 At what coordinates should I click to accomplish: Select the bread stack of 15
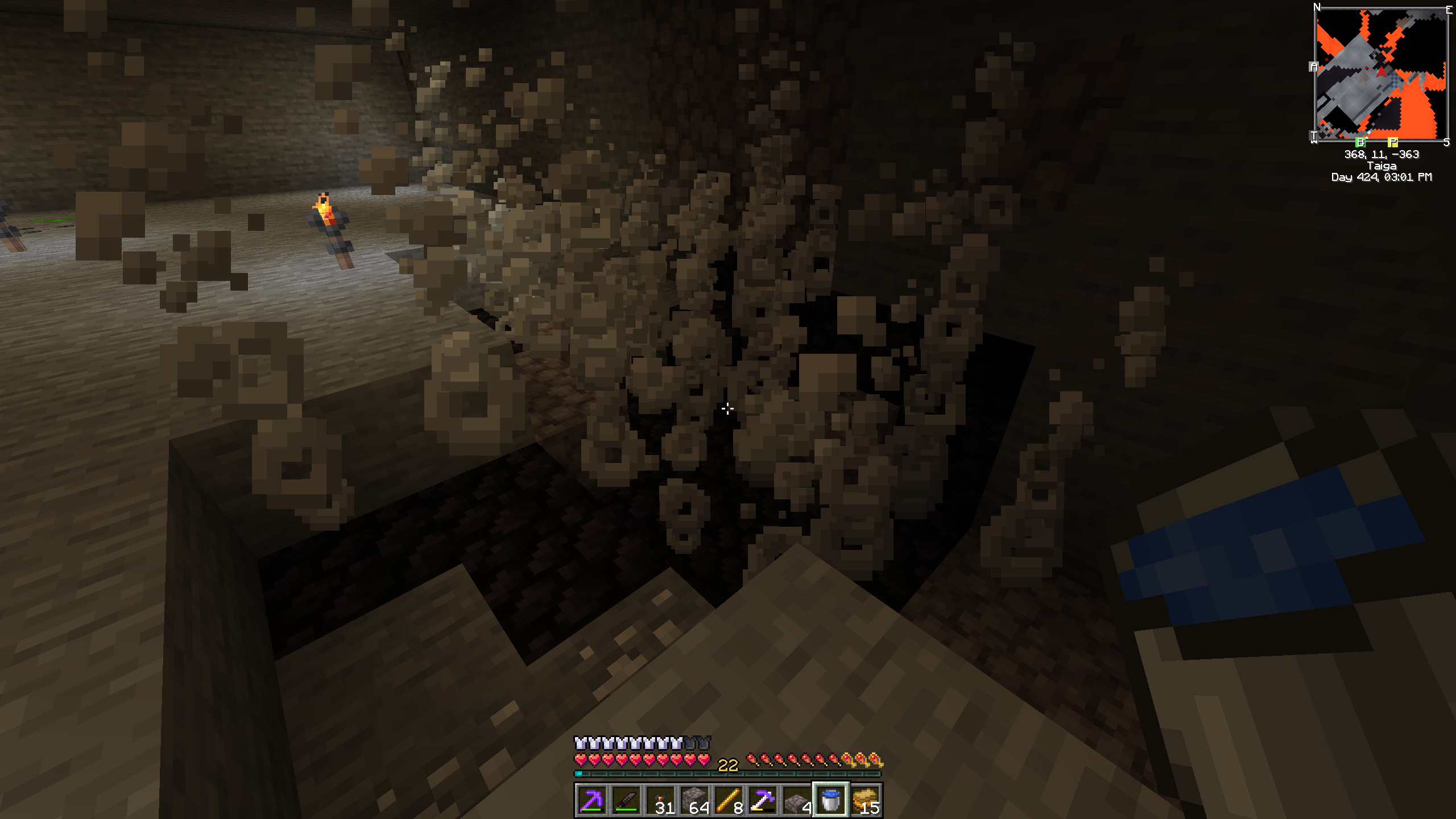tap(865, 801)
